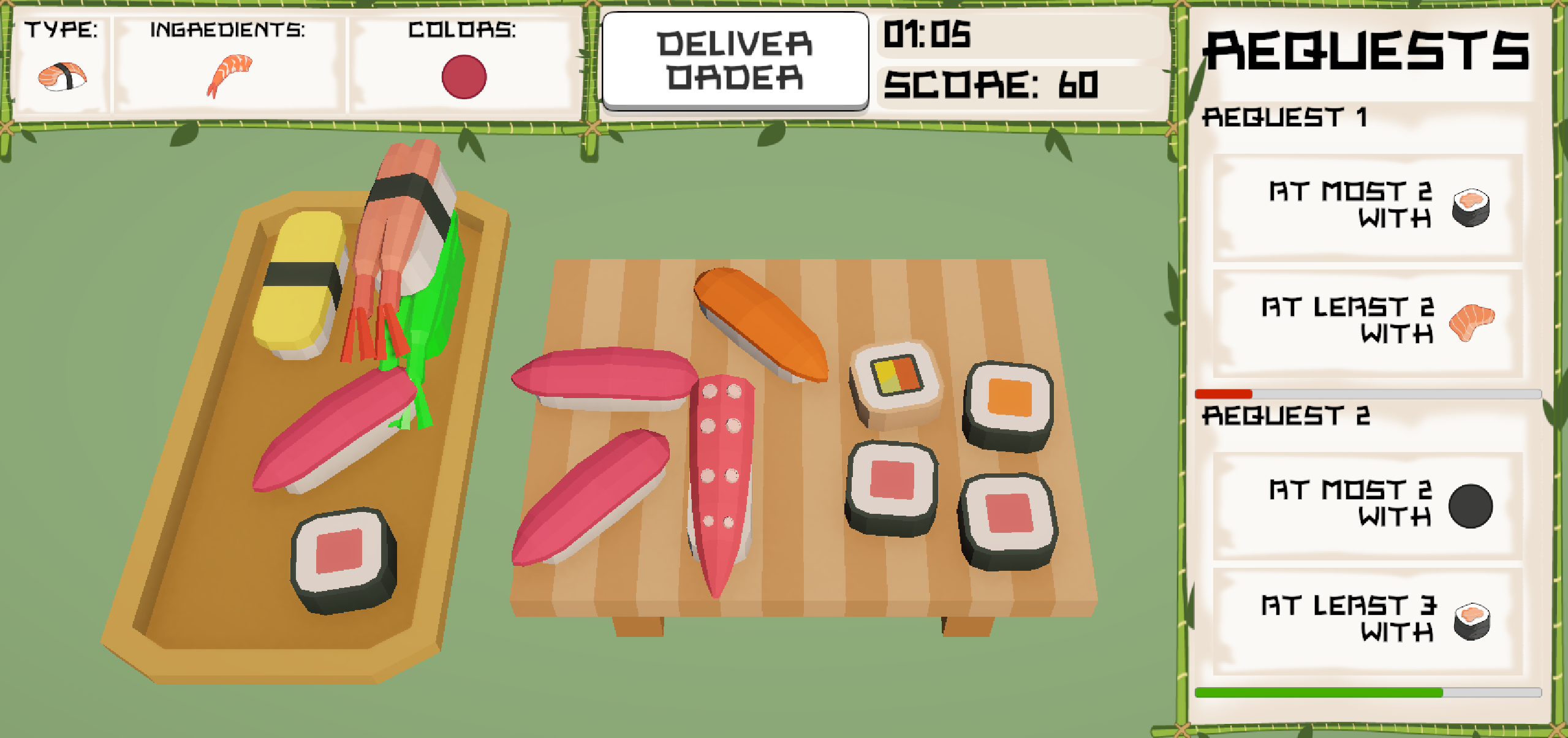Expand the Request 2 section
Image resolution: width=1568 pixels, height=738 pixels.
[x=1287, y=414]
